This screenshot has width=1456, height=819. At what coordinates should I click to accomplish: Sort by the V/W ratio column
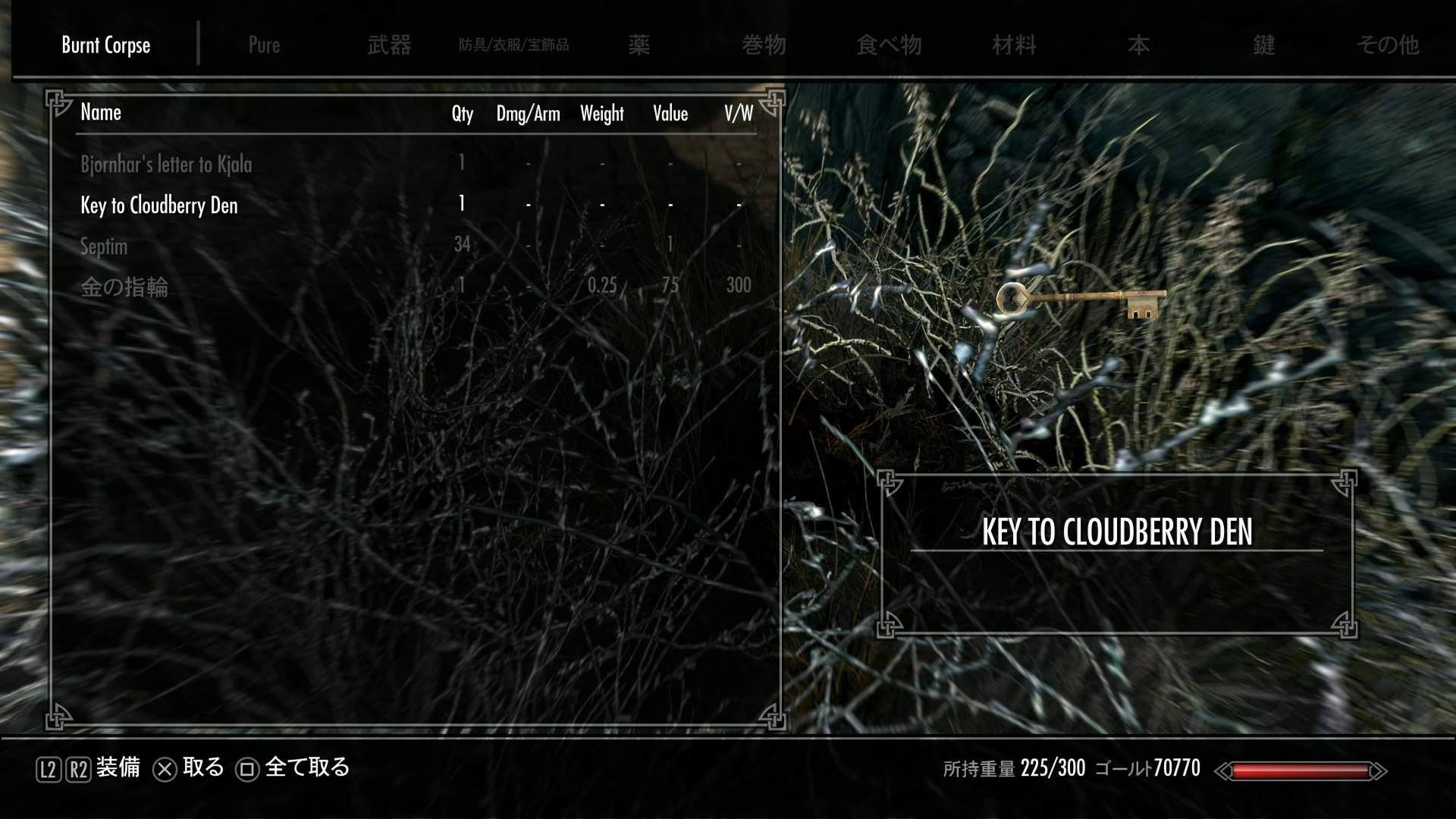click(738, 114)
